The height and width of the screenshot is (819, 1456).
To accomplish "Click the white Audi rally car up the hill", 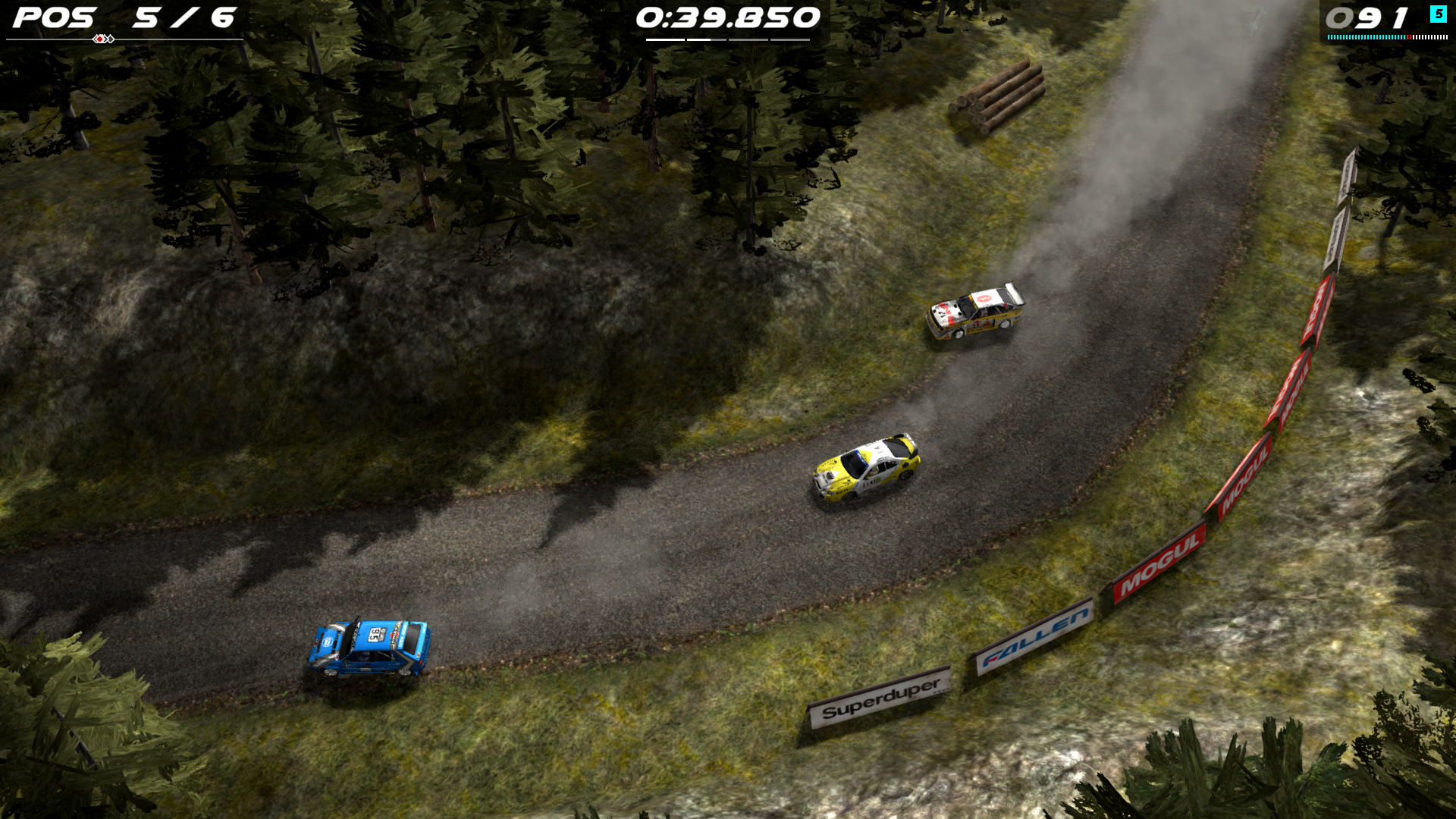I will (x=975, y=314).
